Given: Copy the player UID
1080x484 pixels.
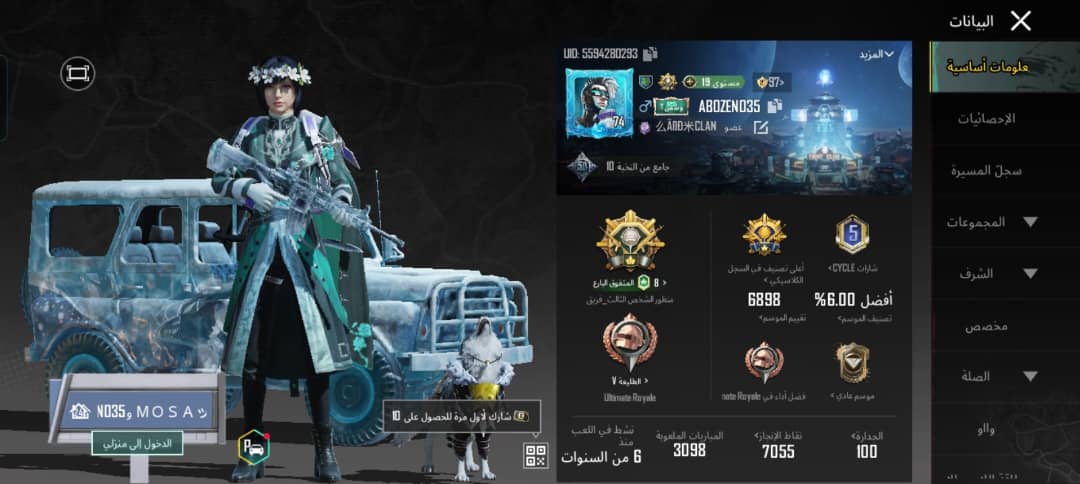Looking at the screenshot, I should [650, 54].
